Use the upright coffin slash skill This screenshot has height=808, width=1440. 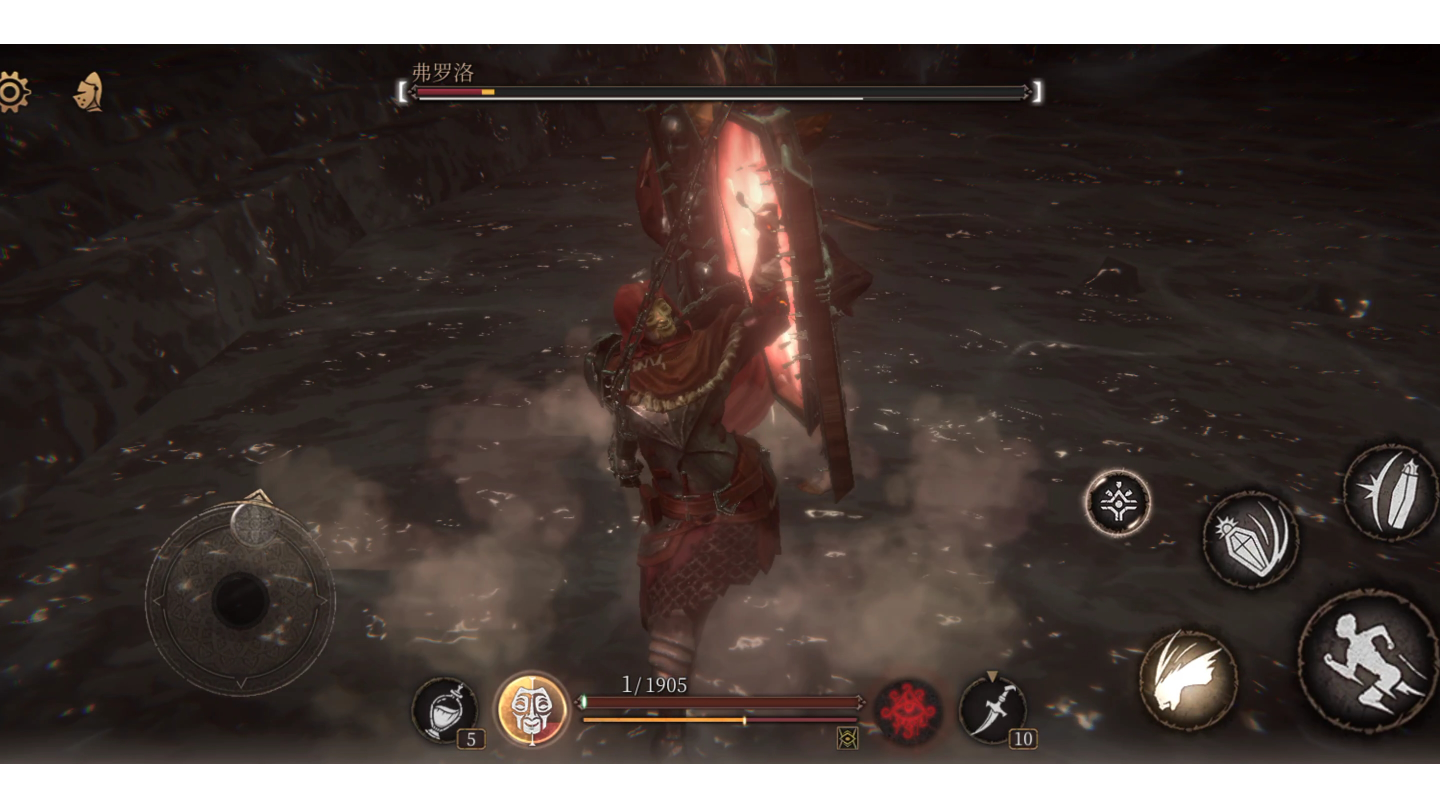(x=1390, y=493)
